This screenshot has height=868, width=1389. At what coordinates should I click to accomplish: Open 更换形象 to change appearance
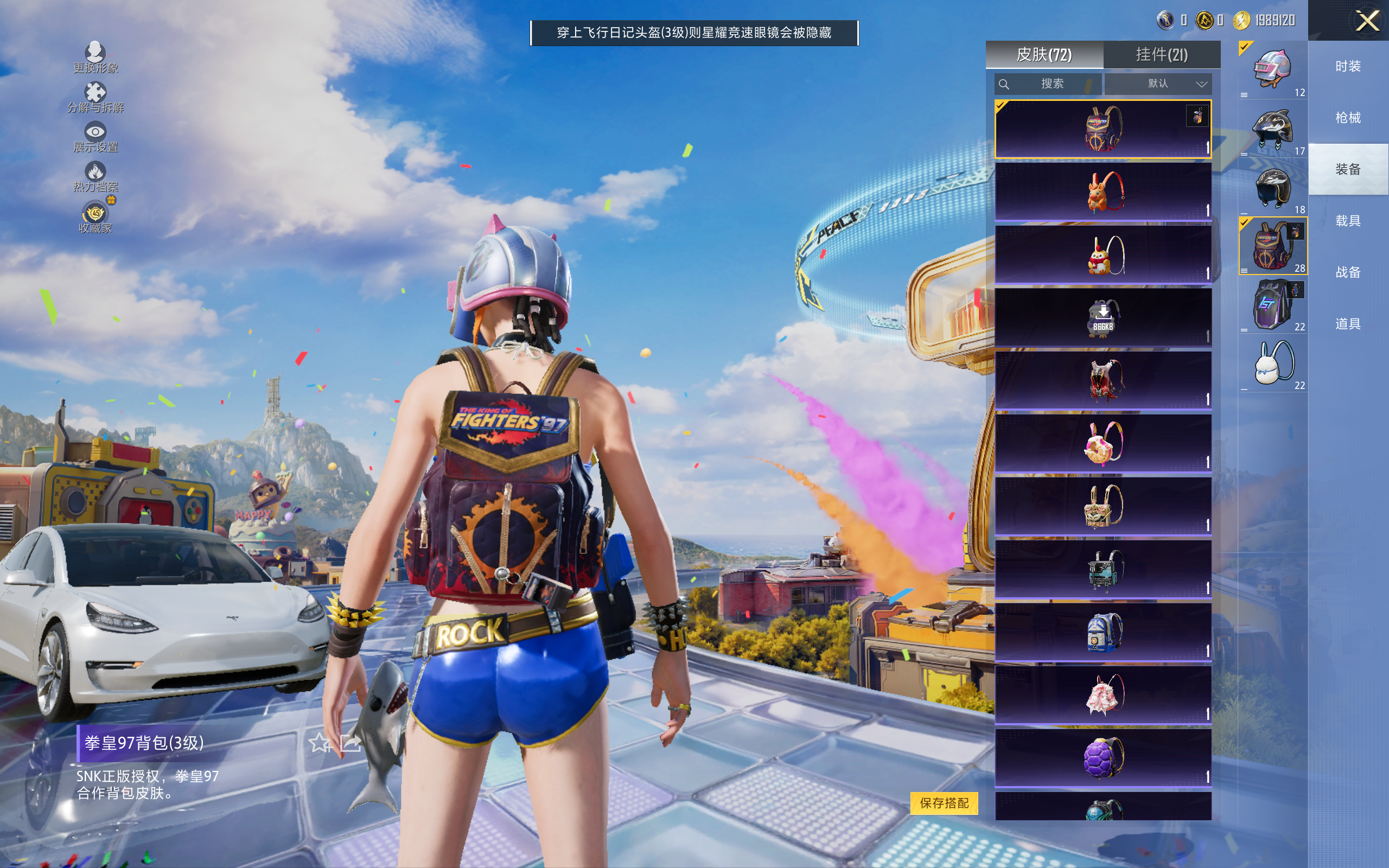[x=95, y=58]
